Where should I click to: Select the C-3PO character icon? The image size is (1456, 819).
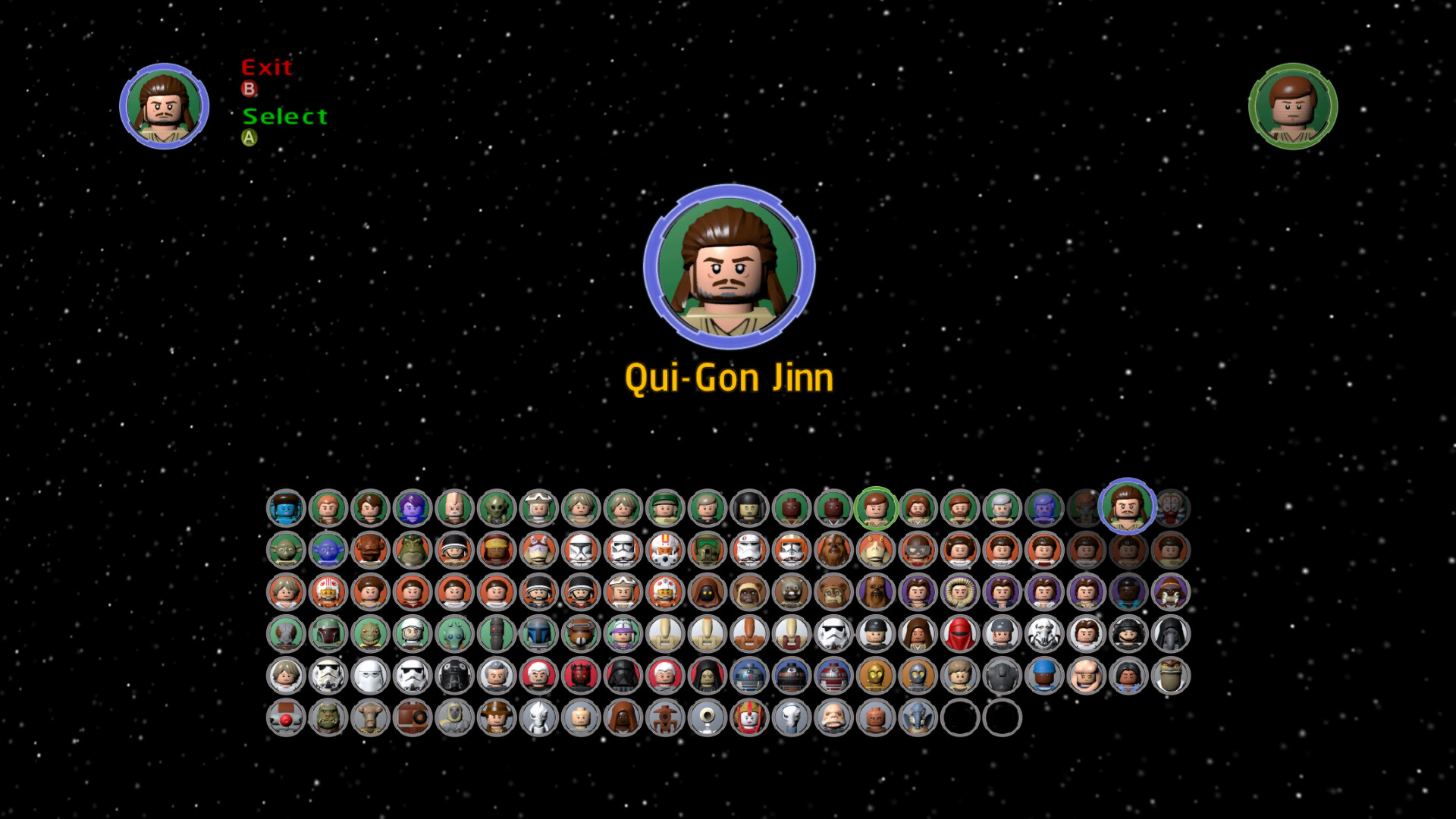[x=874, y=678]
